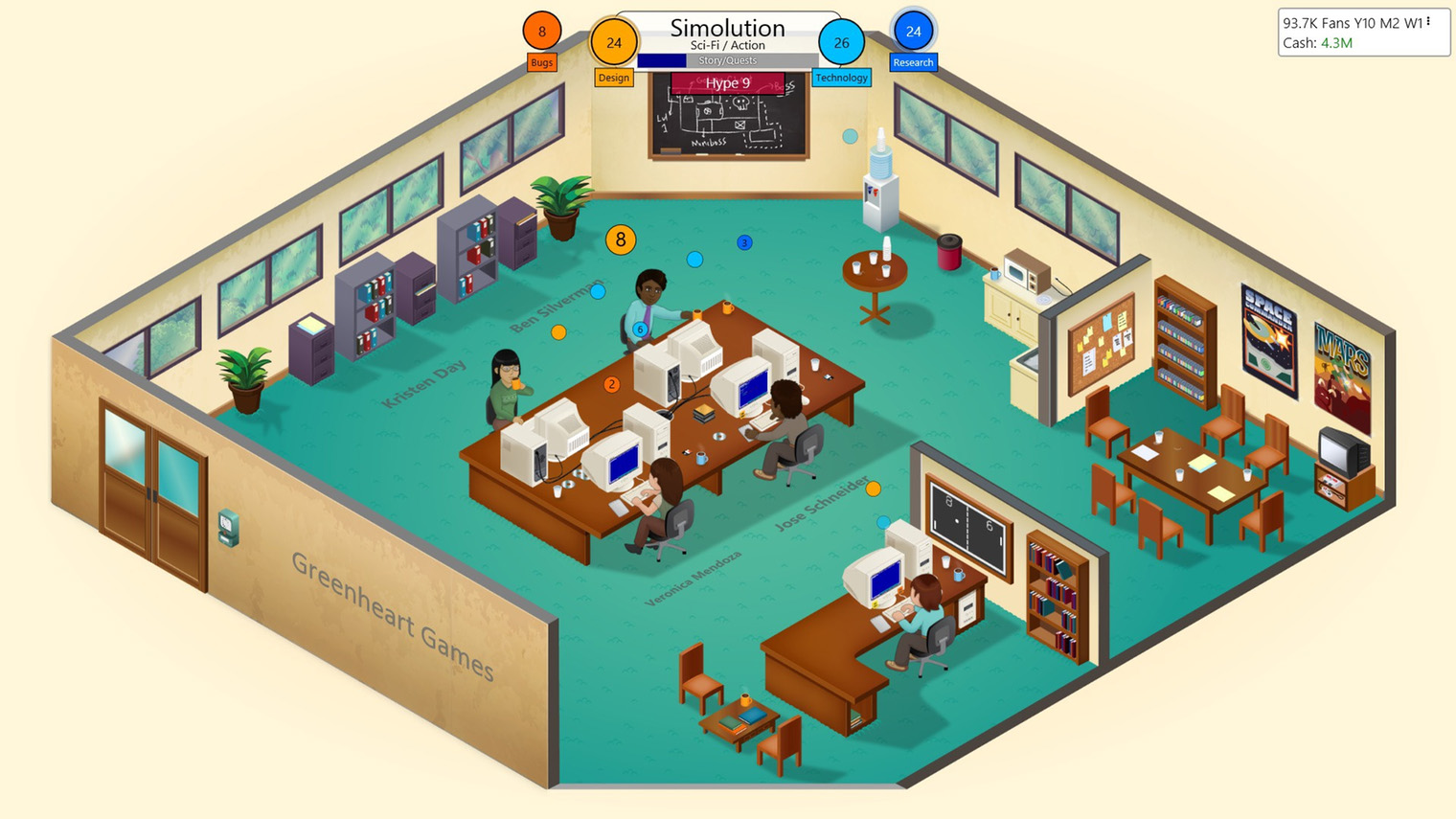Click the Technology score bubble showing 26
This screenshot has height=819, width=1456.
click(841, 42)
